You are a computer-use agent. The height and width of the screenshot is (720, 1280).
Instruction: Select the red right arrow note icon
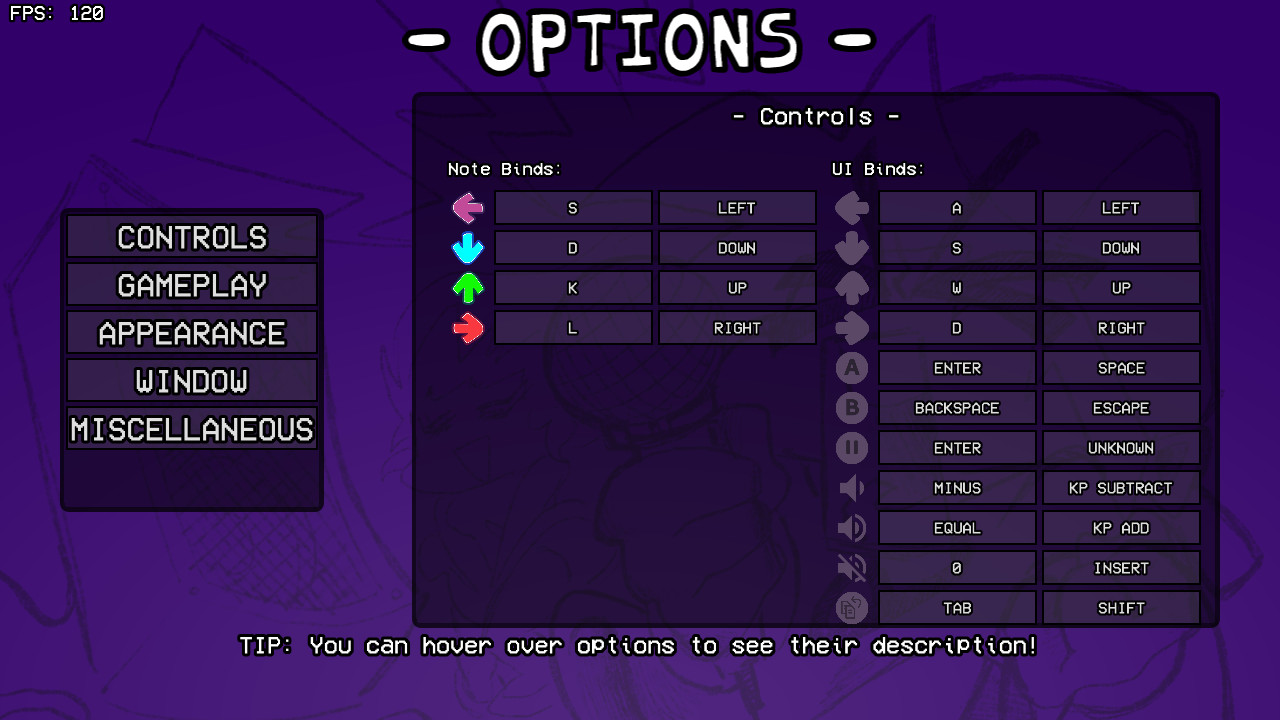point(467,327)
